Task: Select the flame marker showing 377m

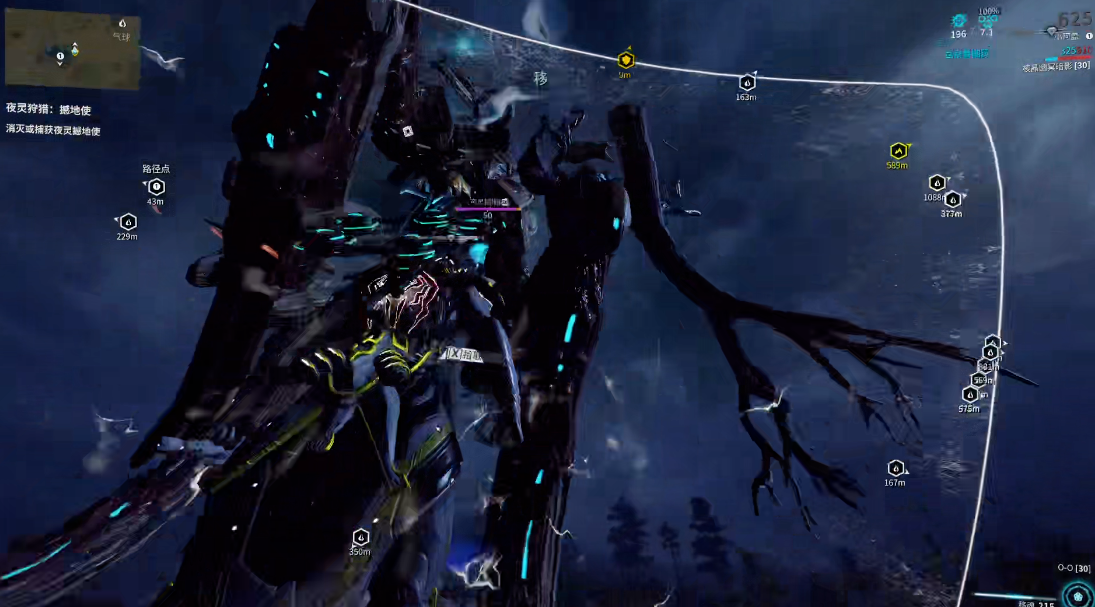Action: pyautogui.click(x=952, y=199)
